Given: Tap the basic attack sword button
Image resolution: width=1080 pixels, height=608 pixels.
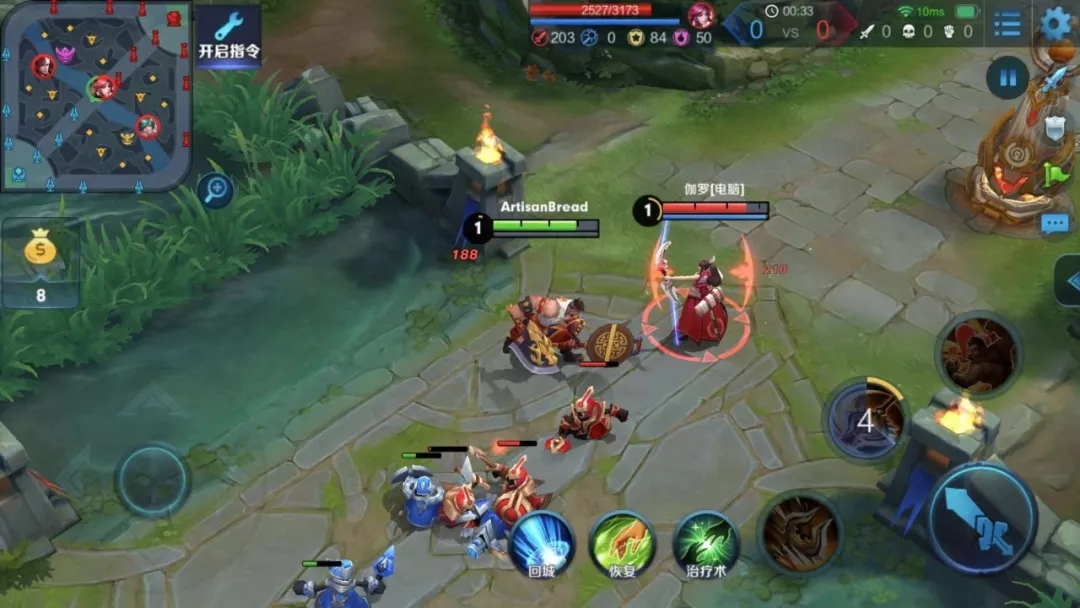Looking at the screenshot, I should 981,518.
